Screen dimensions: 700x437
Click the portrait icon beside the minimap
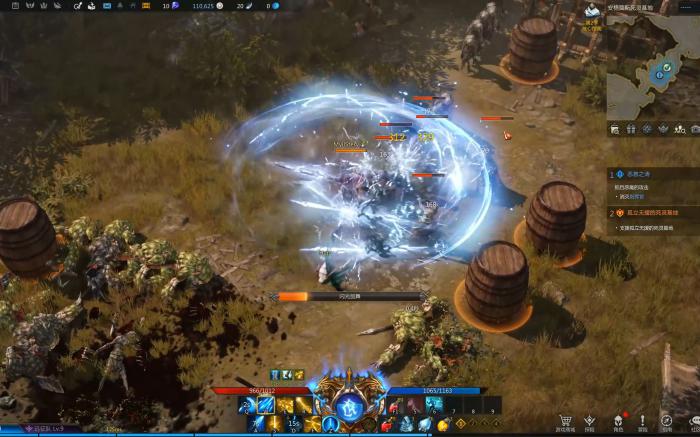tap(592, 13)
